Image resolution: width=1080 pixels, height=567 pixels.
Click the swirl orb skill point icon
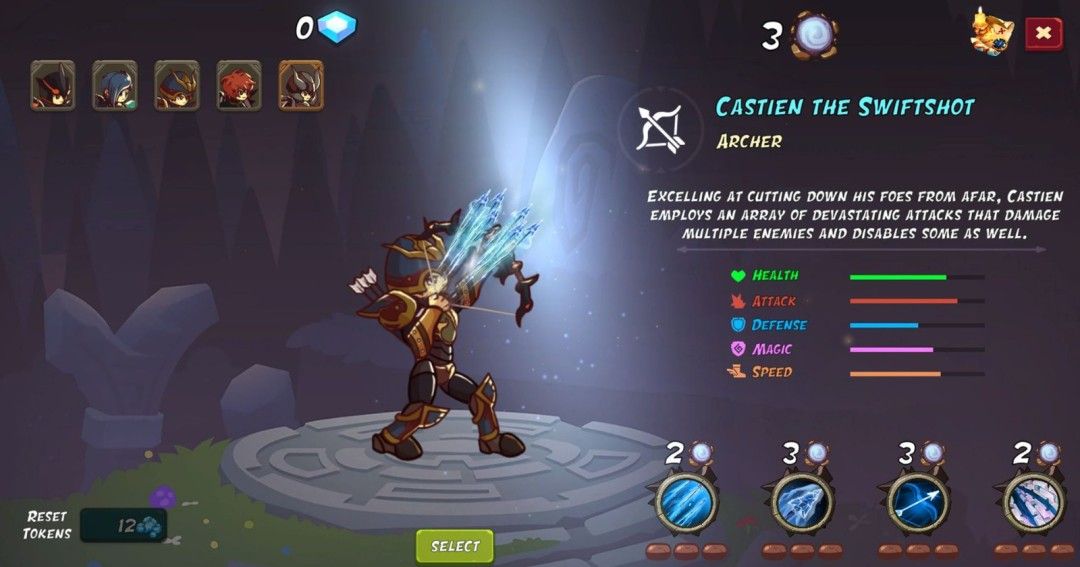(x=814, y=34)
